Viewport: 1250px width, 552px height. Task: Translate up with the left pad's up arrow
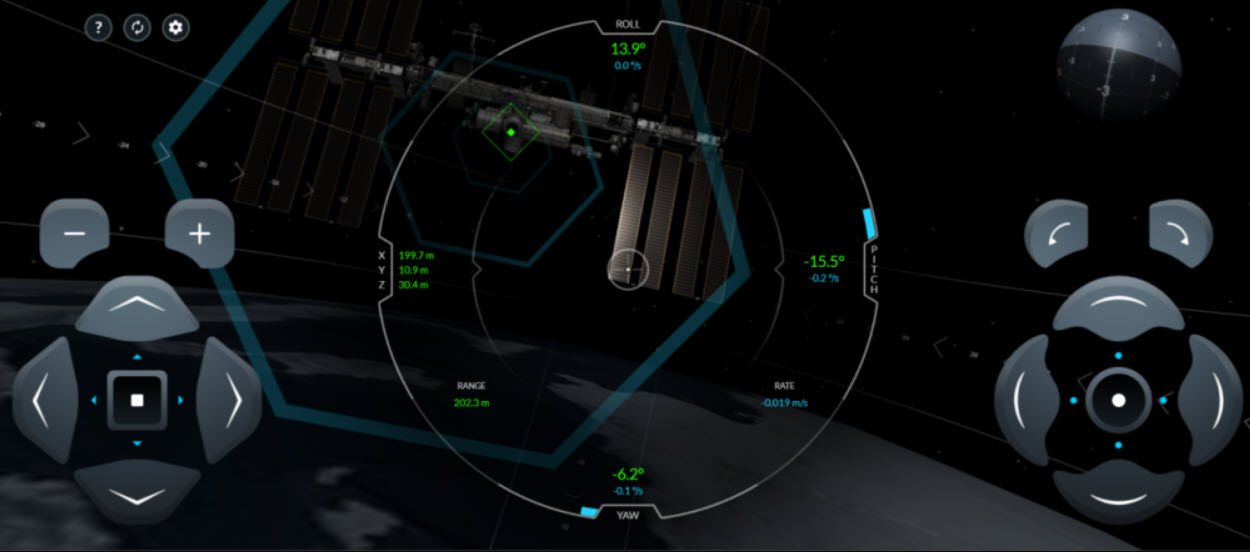click(137, 308)
